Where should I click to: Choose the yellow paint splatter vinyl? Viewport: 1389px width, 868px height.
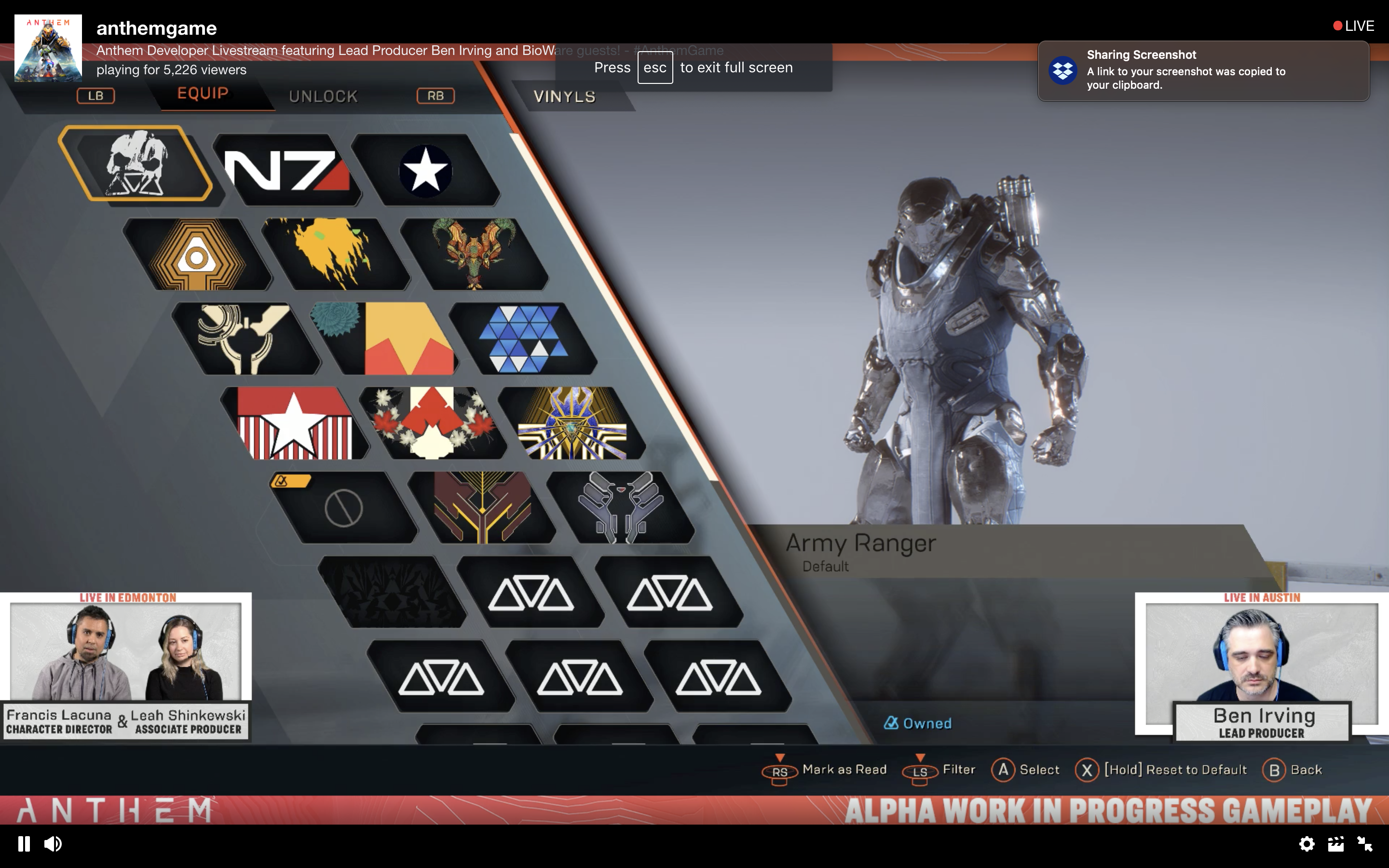coord(335,253)
